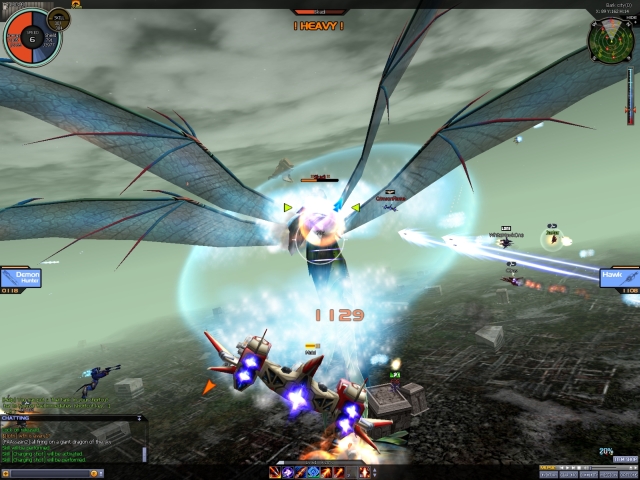Click the orange plus button beside chat input
The width and height of the screenshot is (640, 480).
coord(5,472)
